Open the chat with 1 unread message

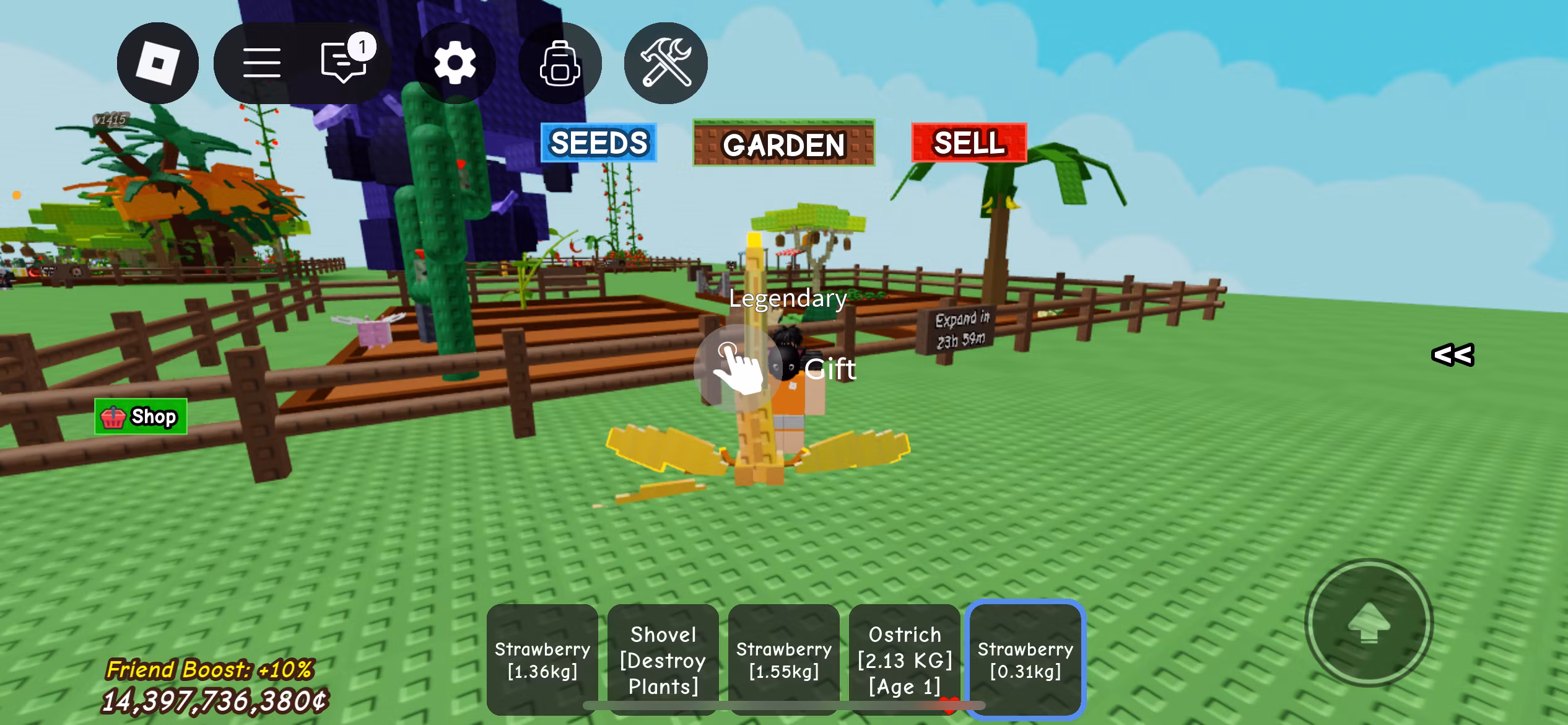pos(342,62)
